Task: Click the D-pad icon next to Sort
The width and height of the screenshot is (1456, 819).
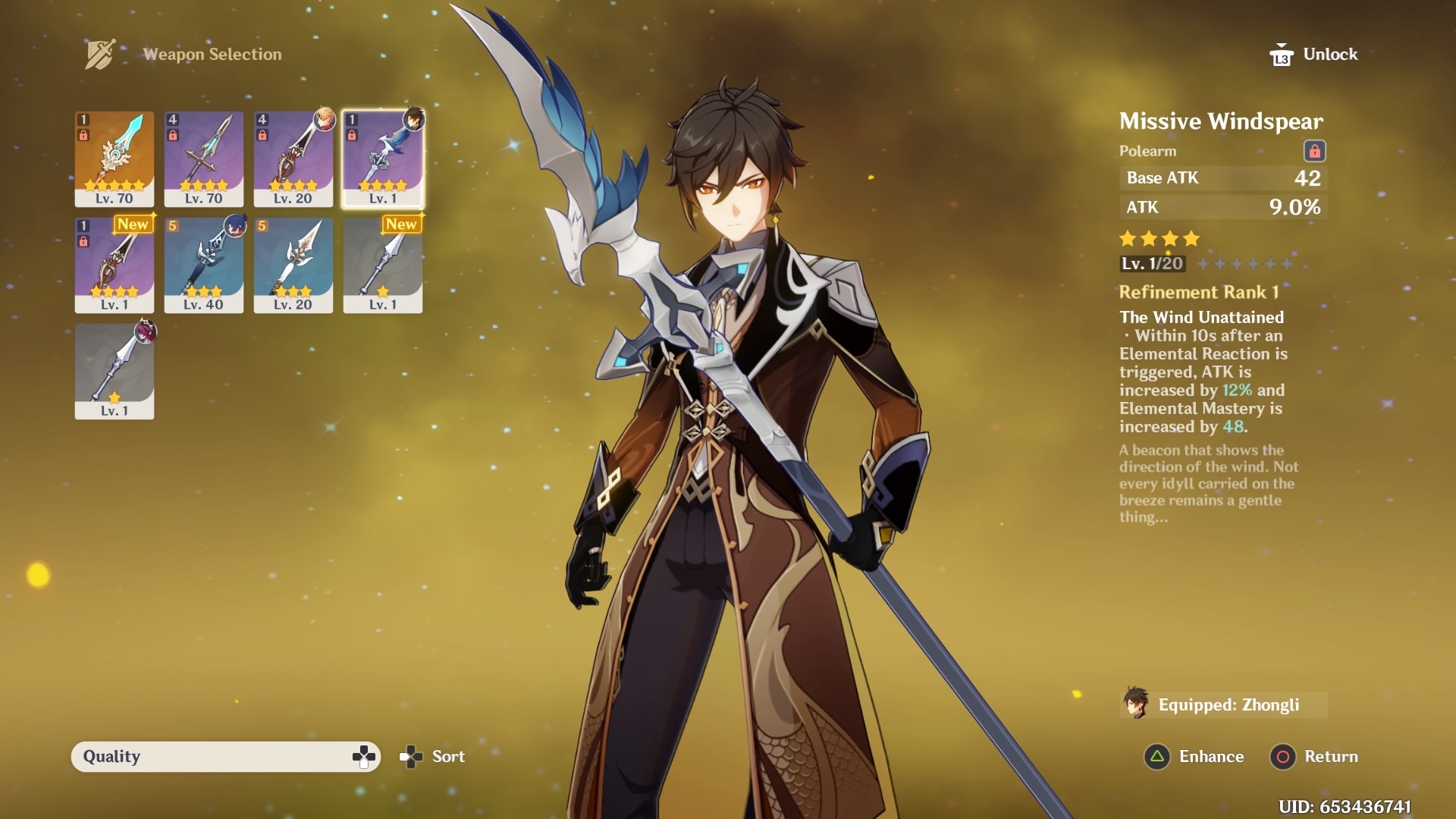Action: pos(410,756)
